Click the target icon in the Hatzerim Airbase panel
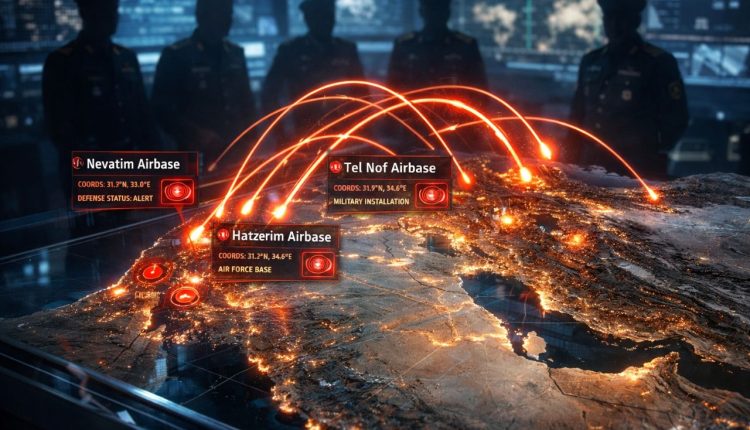750x430 pixels. click(x=318, y=264)
